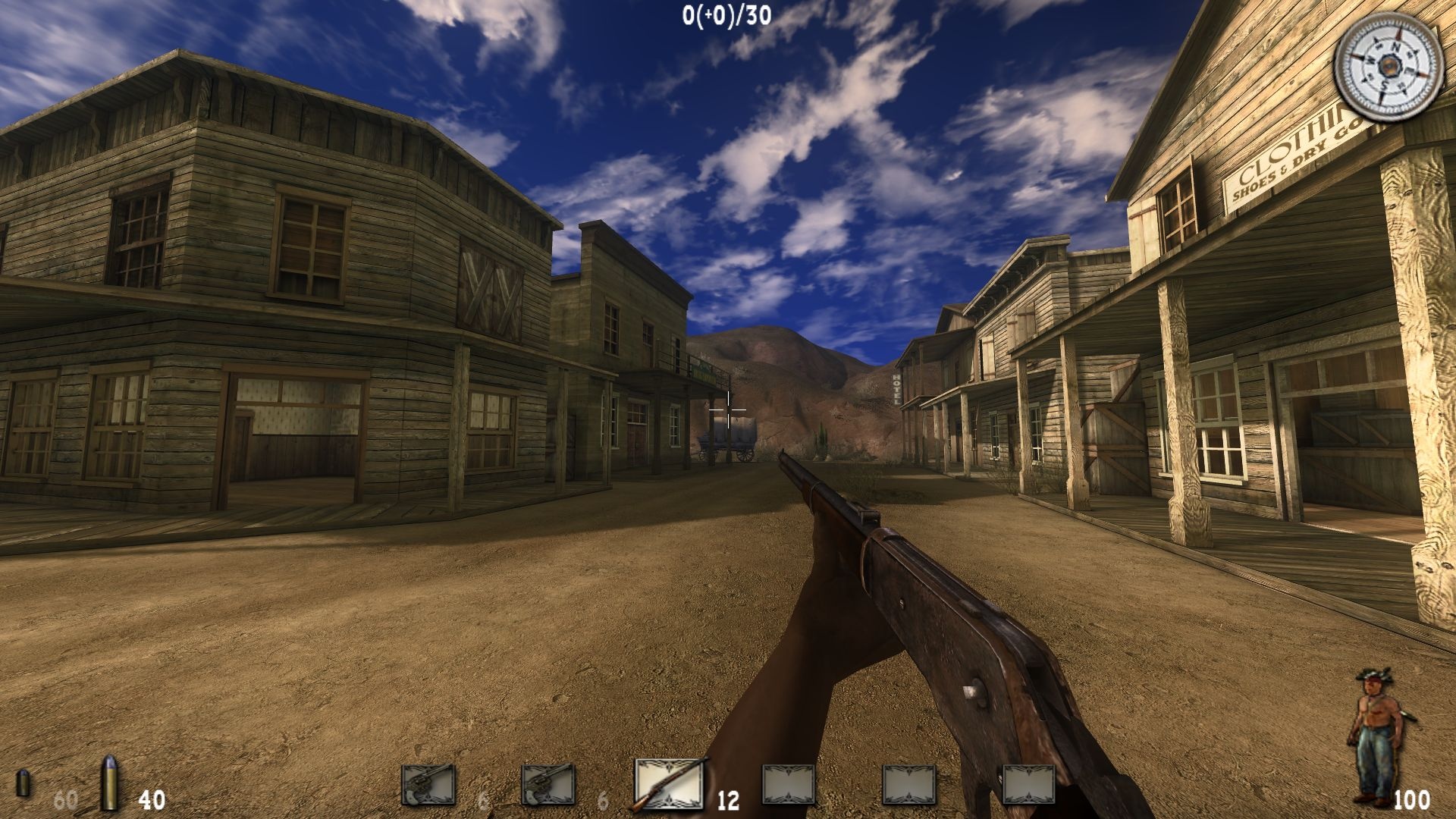Select the highlighted rifle weapon slot
This screenshot has height=819, width=1456.
point(669,784)
